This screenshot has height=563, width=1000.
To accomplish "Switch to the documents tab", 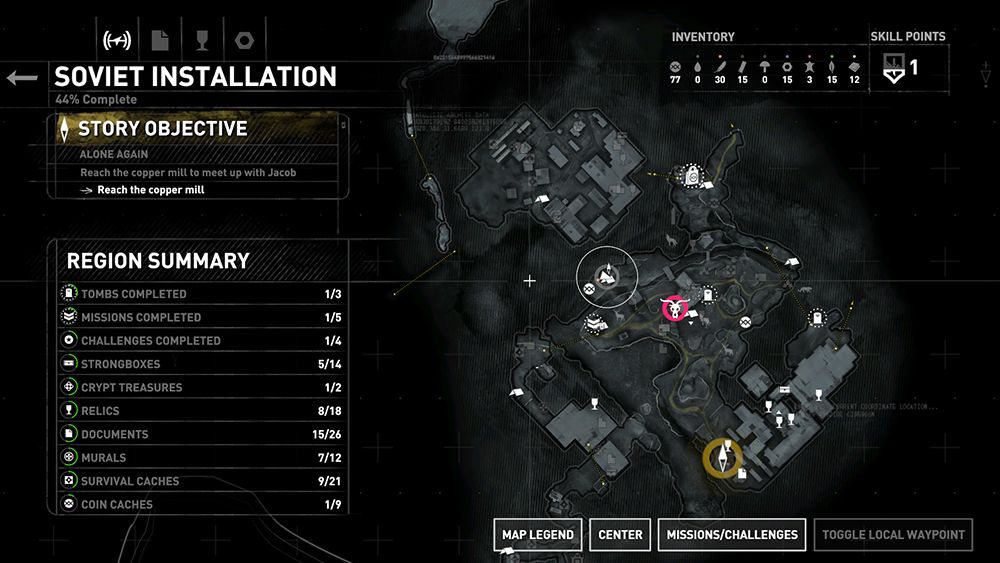I will 159,41.
